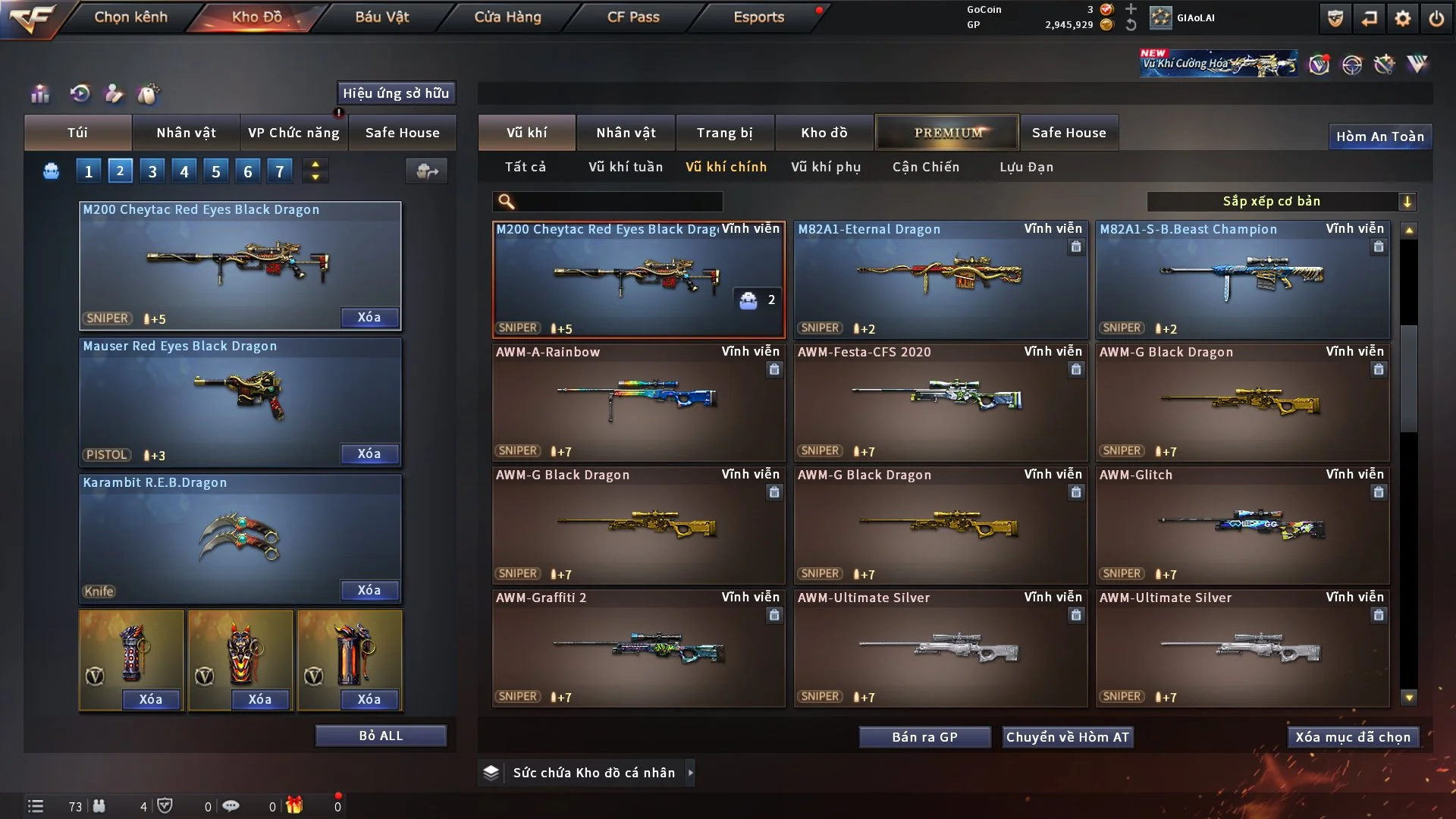
Task: Open the Báu Vật menu
Action: coord(381,17)
